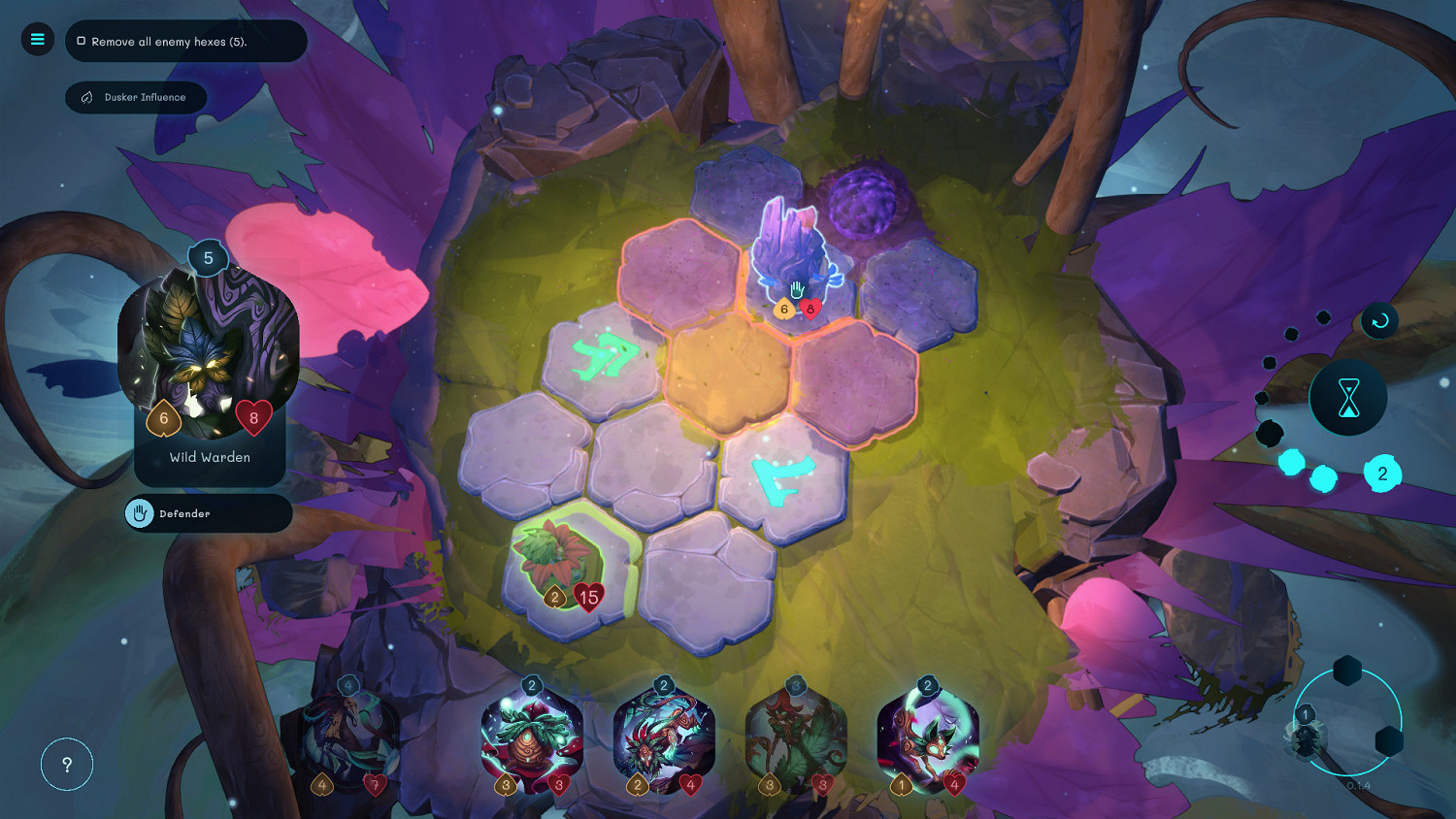
Task: Open the hamburger menu in the top-left corner
Action: [37, 39]
